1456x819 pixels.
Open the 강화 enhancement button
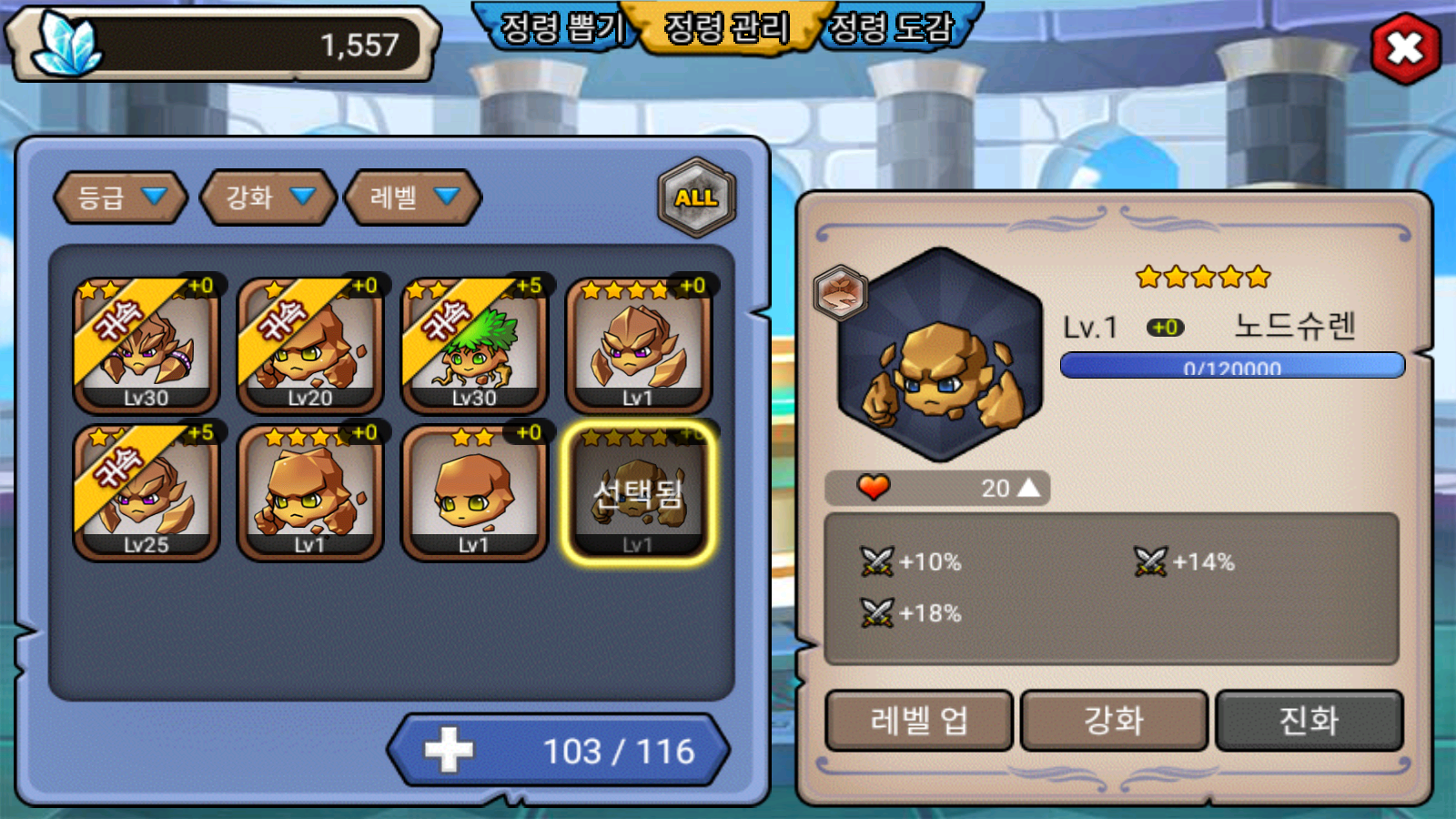pos(1114,721)
